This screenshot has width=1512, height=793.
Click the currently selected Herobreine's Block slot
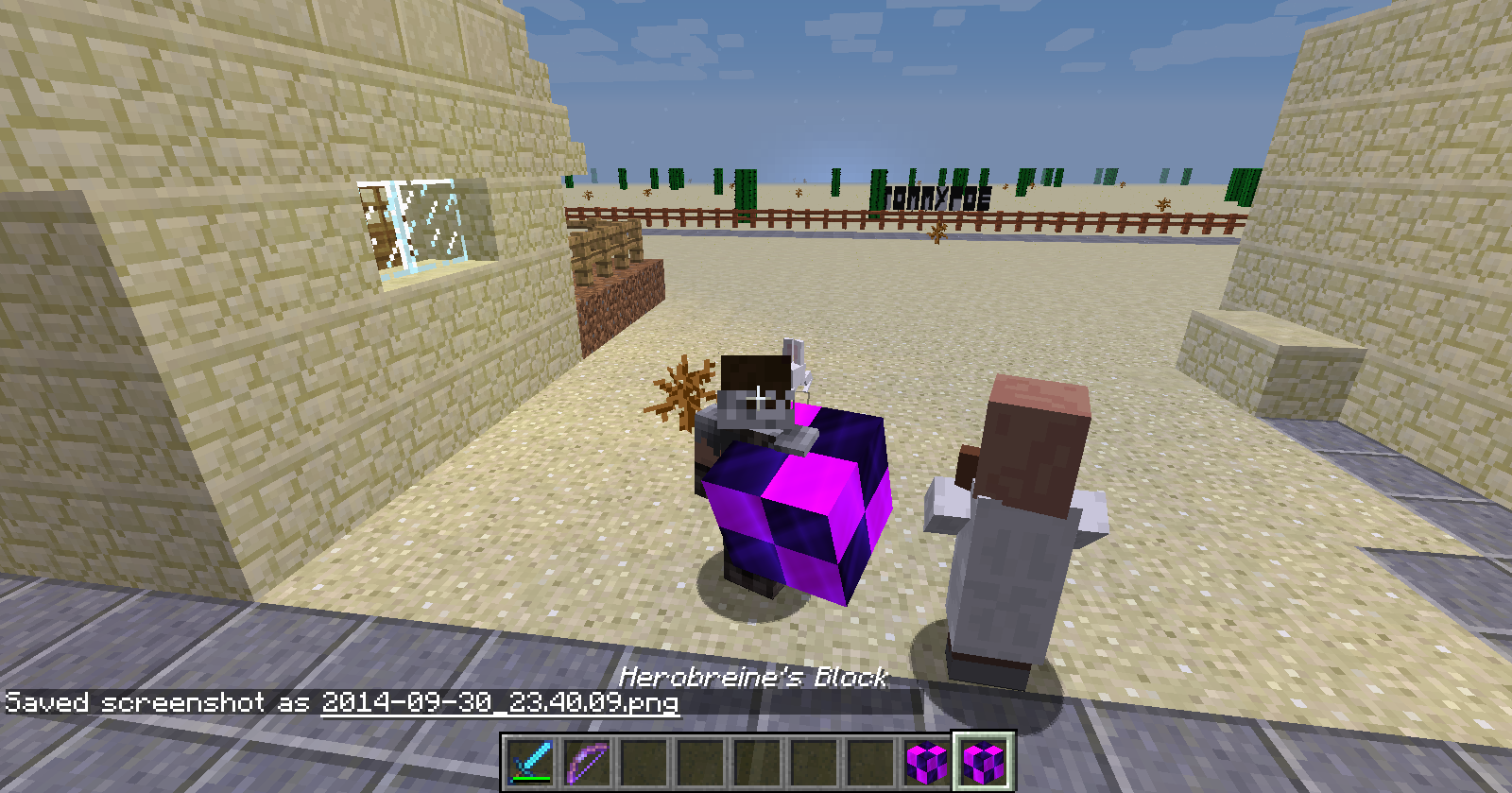pyautogui.click(x=986, y=760)
